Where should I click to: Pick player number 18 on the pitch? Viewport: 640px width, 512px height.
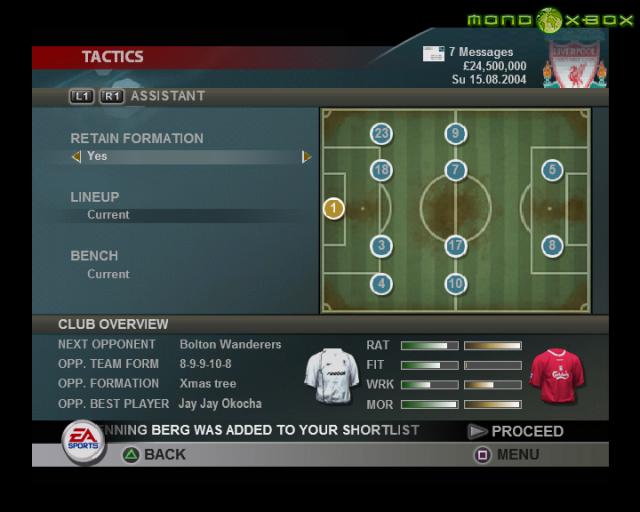point(381,170)
